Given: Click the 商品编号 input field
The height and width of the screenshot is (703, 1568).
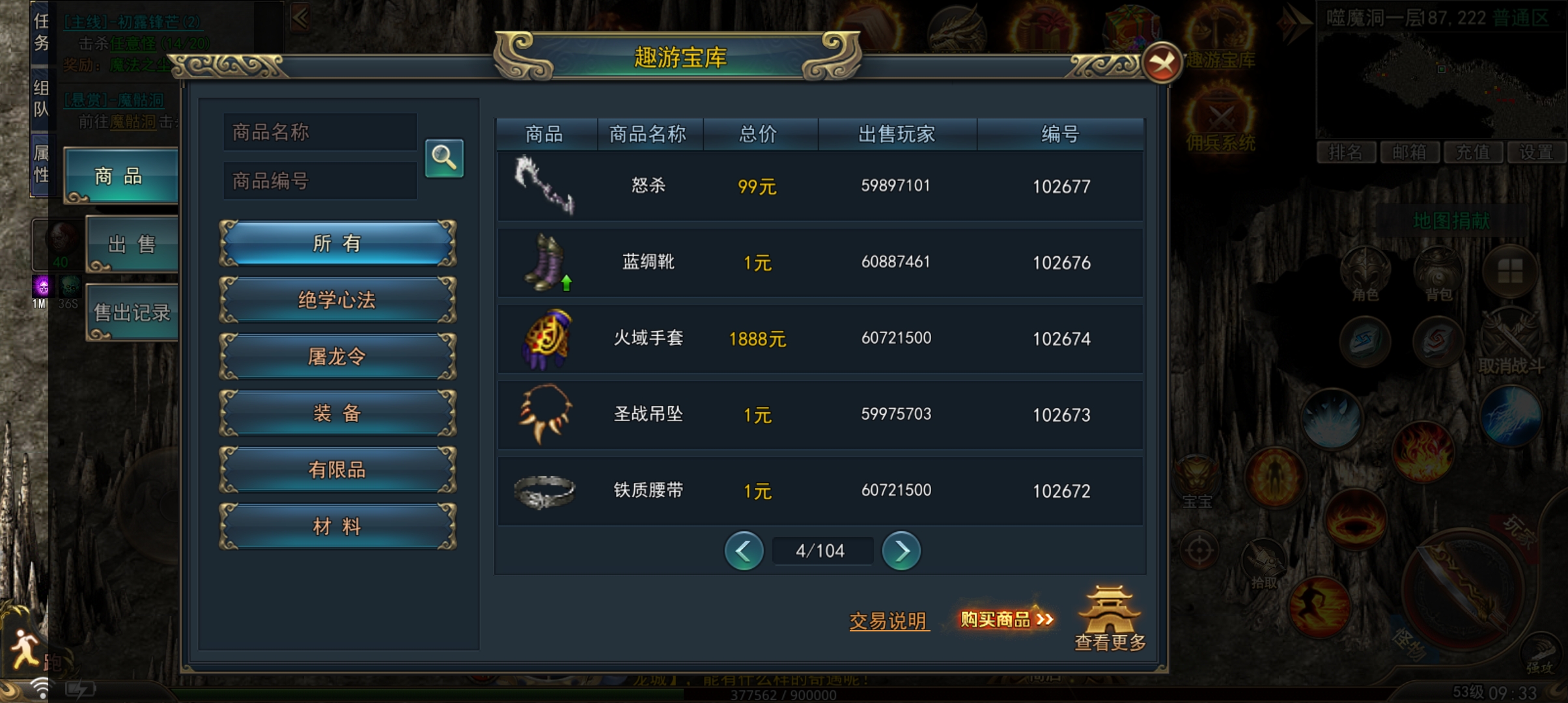Looking at the screenshot, I should pyautogui.click(x=320, y=180).
